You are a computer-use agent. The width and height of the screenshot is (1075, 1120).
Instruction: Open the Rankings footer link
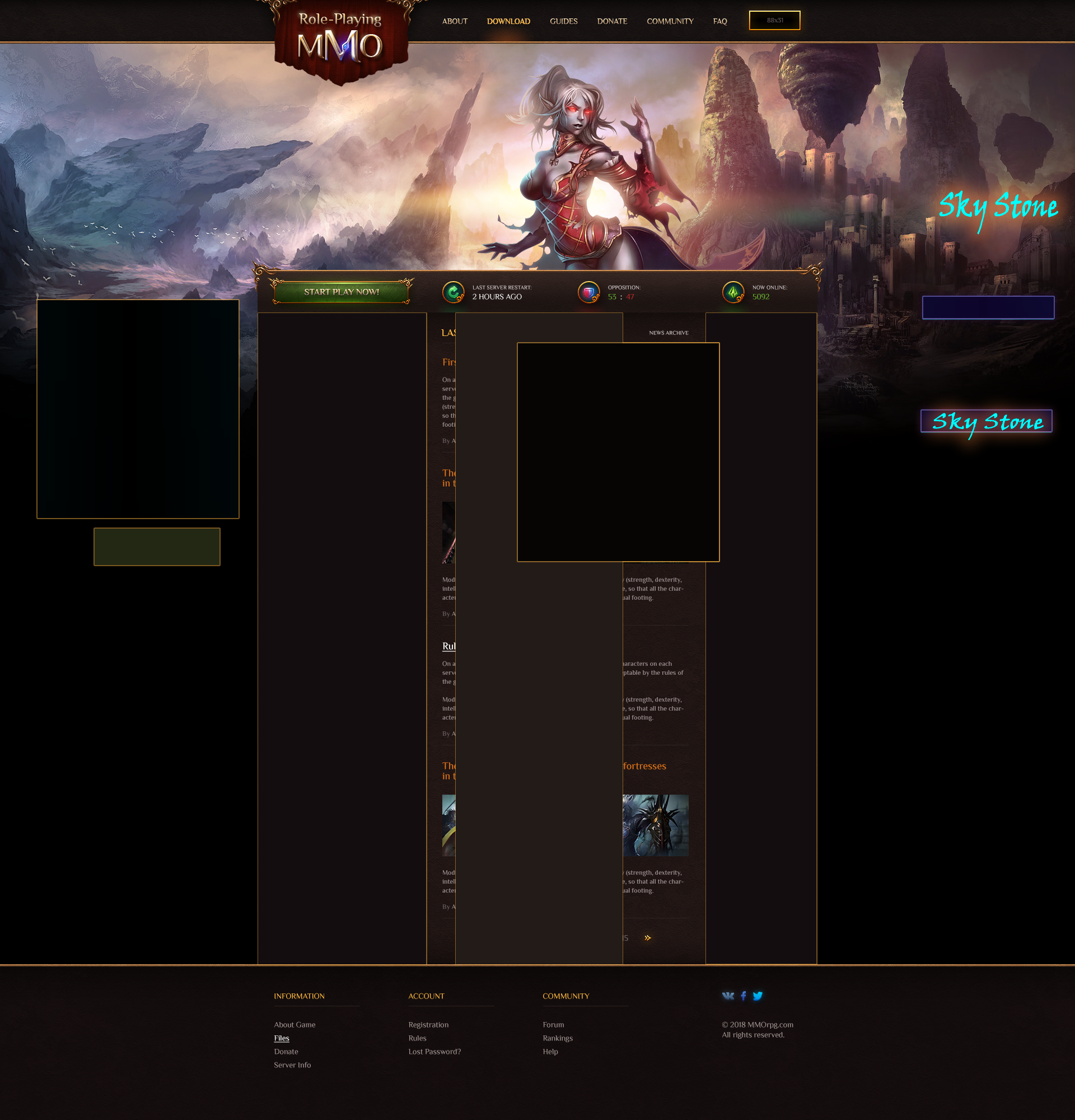tap(558, 1038)
